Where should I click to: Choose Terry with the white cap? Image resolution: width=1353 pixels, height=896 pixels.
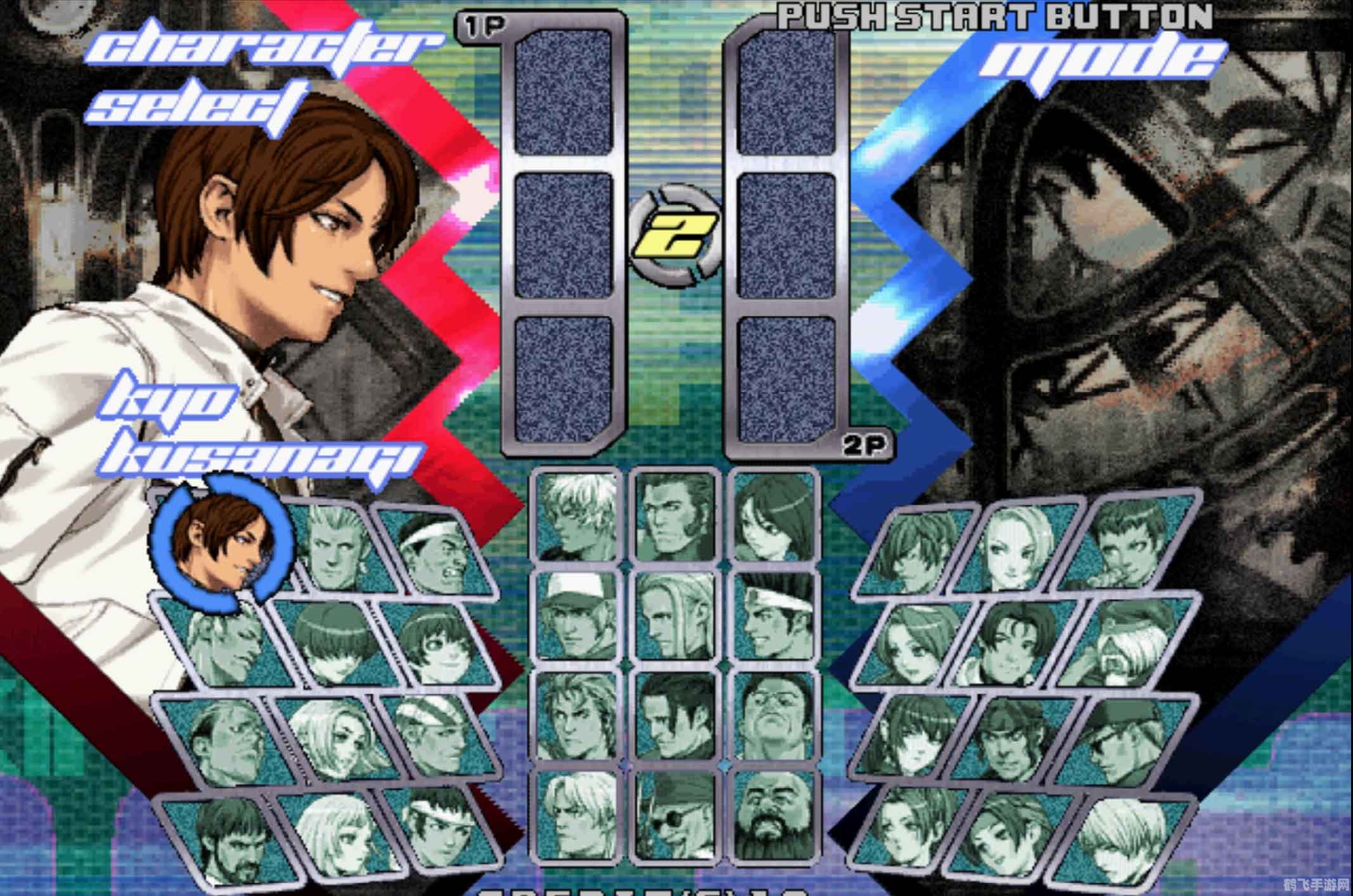[576, 614]
